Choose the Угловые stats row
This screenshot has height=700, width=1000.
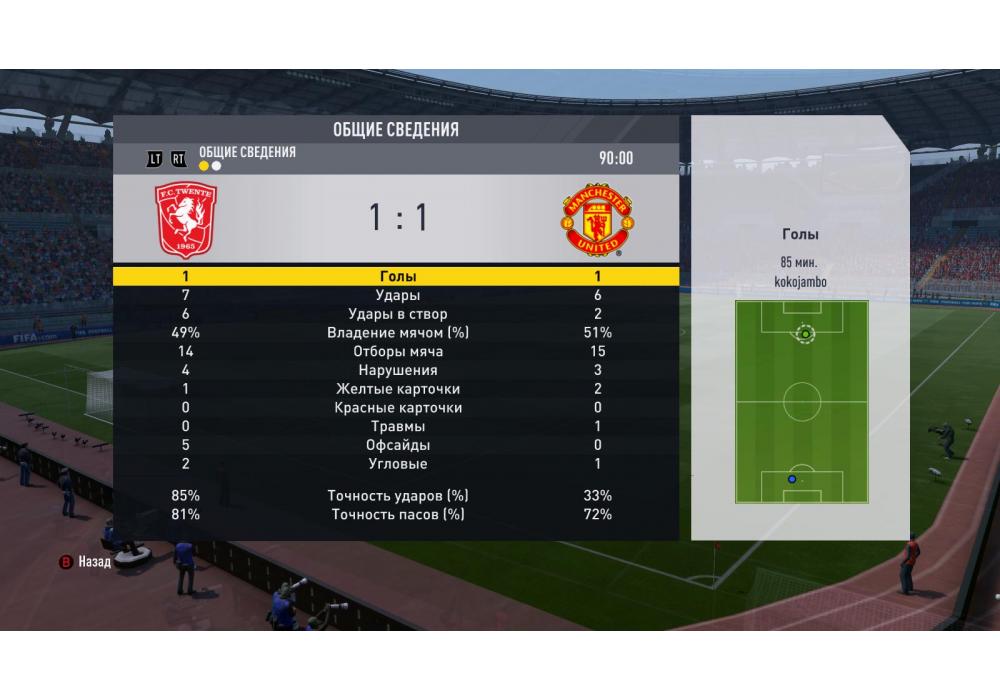[x=397, y=464]
